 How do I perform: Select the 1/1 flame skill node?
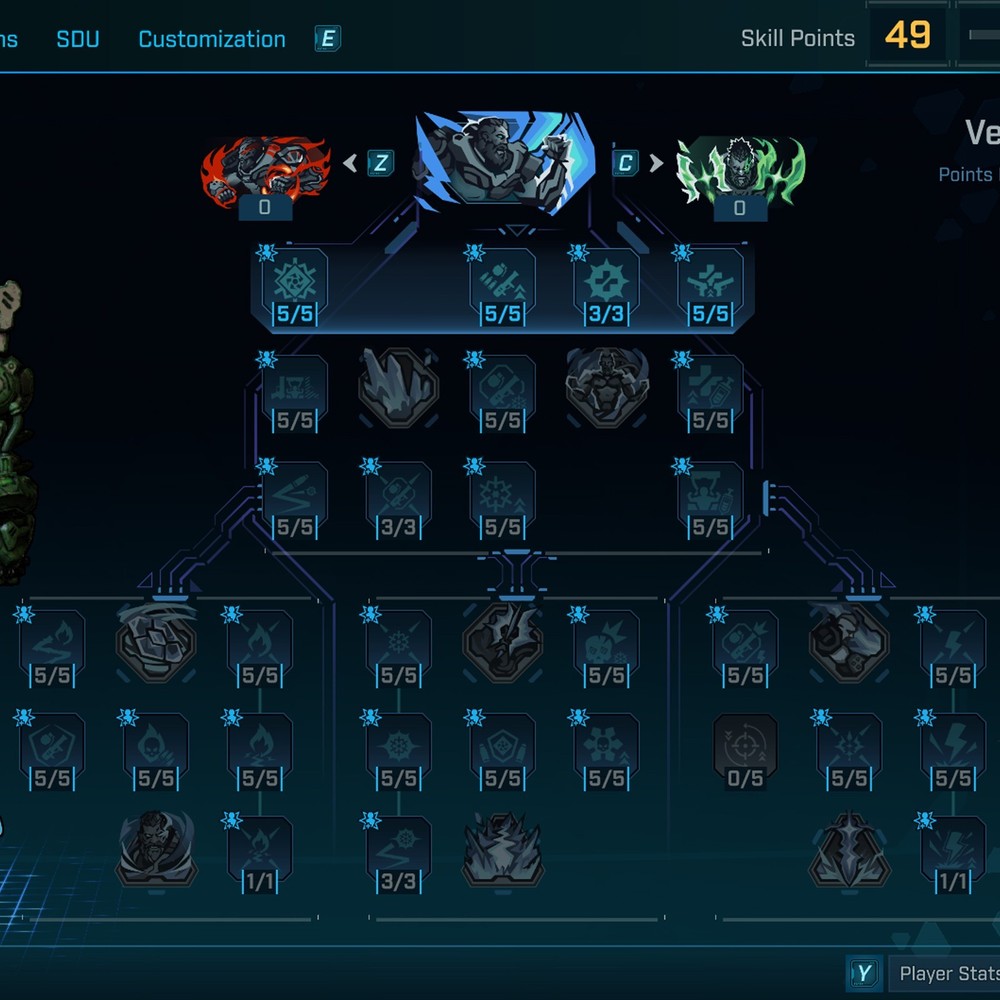click(x=260, y=855)
